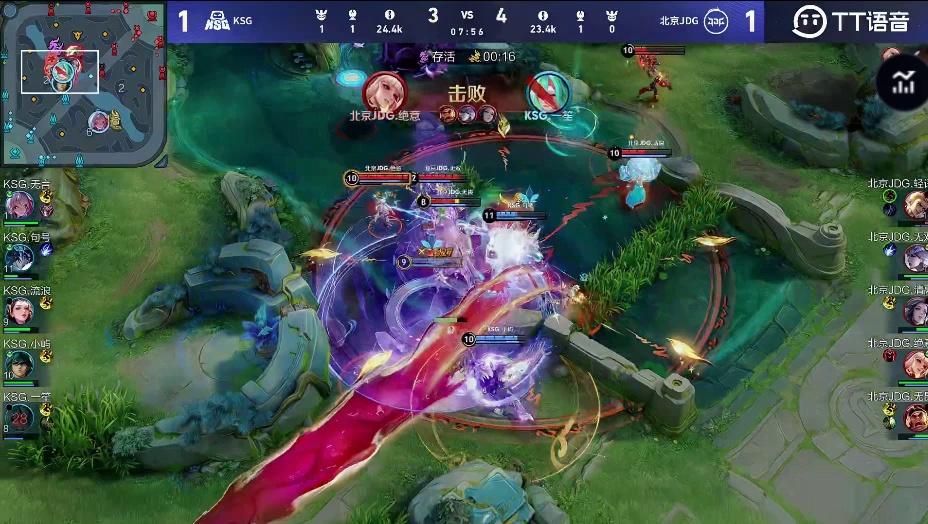The image size is (928, 524).
Task: Pick KSG.小屿 player portrait
Action: (x=18, y=363)
